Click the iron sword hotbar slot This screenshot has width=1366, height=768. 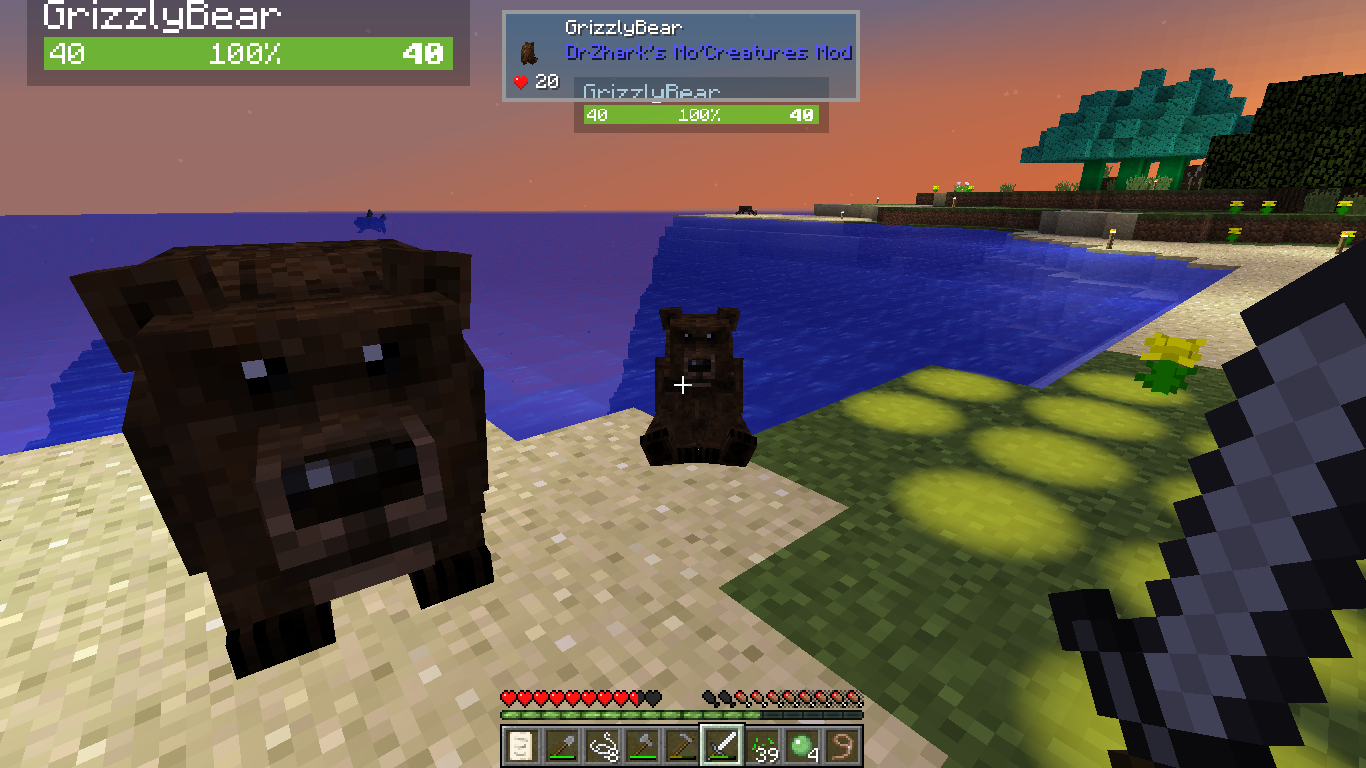point(721,745)
